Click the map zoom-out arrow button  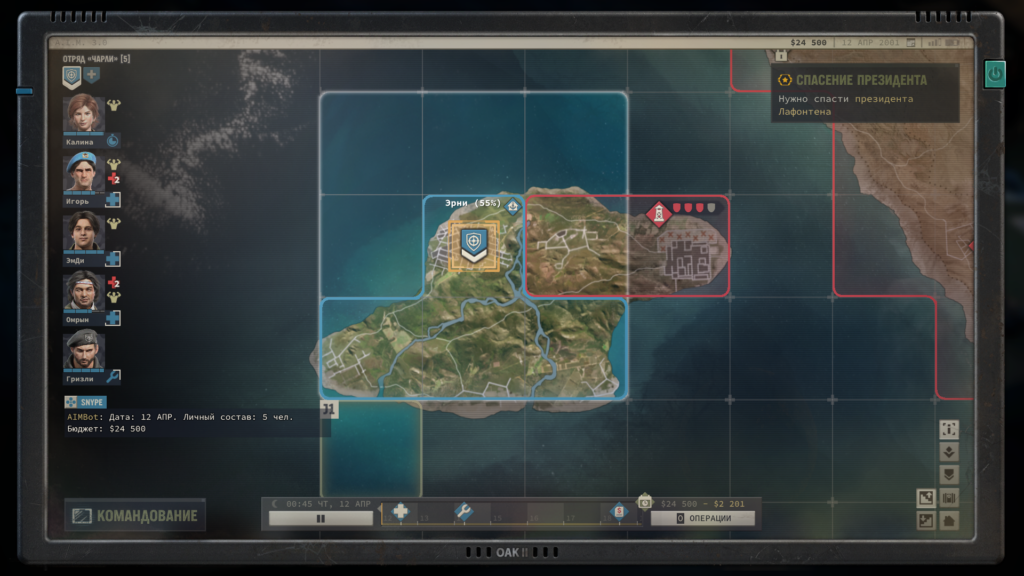(926, 520)
